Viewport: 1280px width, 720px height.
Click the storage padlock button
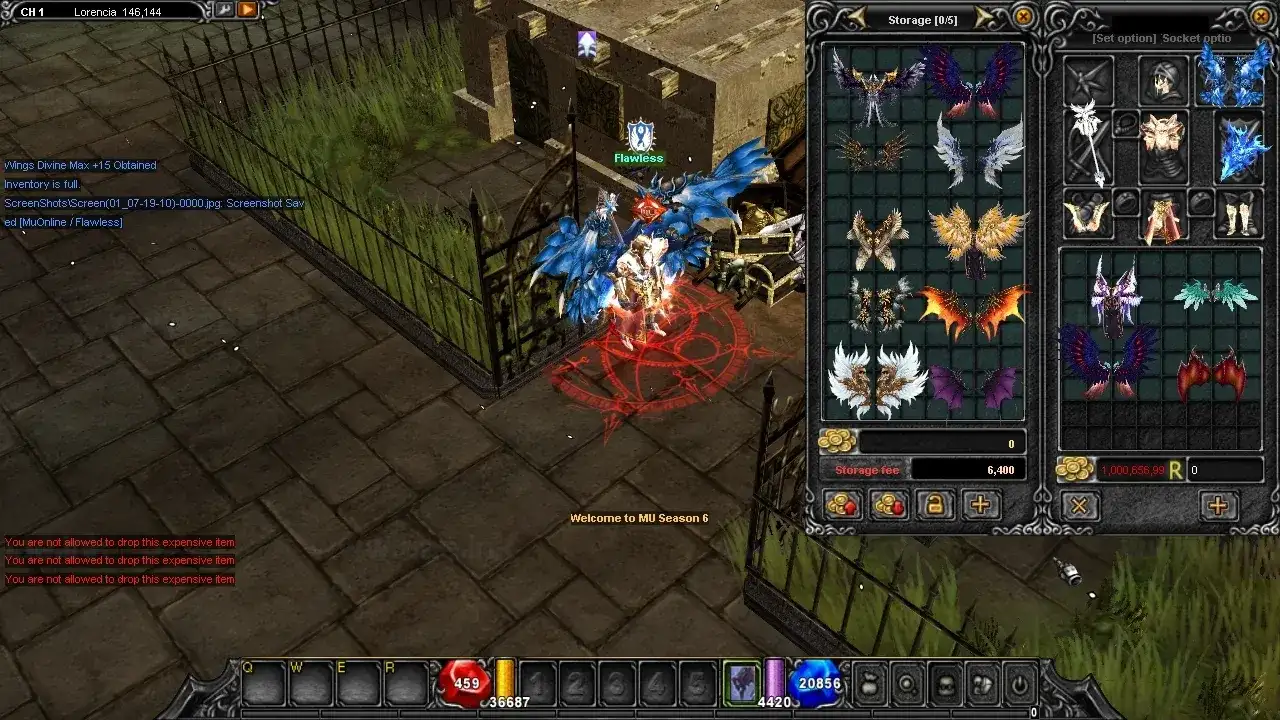pyautogui.click(x=935, y=505)
